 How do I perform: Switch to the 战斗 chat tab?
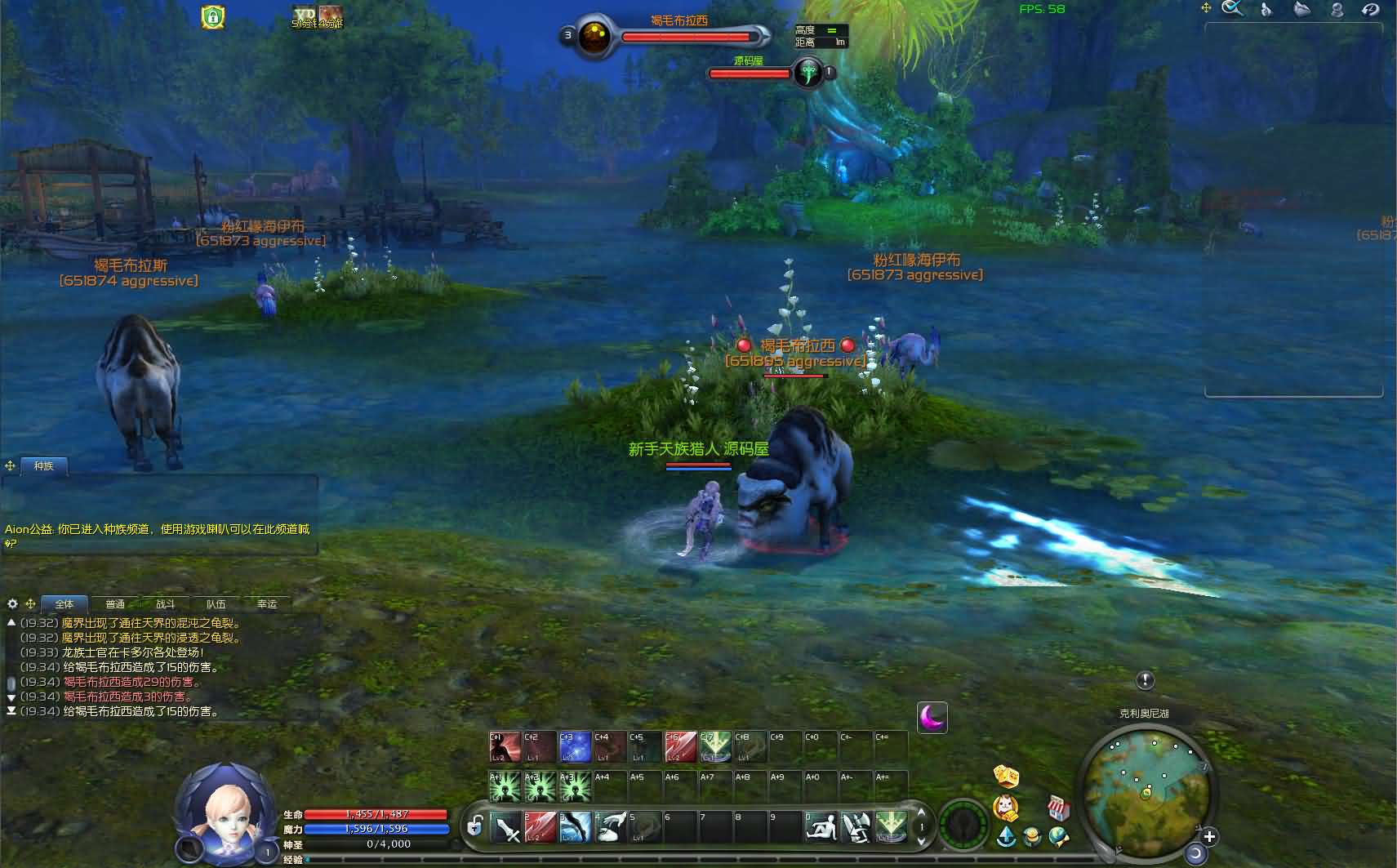tap(166, 604)
